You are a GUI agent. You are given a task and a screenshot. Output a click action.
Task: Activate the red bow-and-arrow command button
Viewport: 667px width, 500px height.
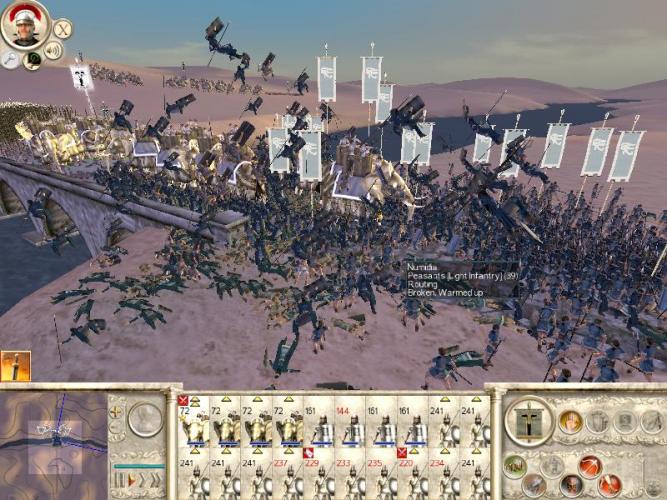click(590, 466)
